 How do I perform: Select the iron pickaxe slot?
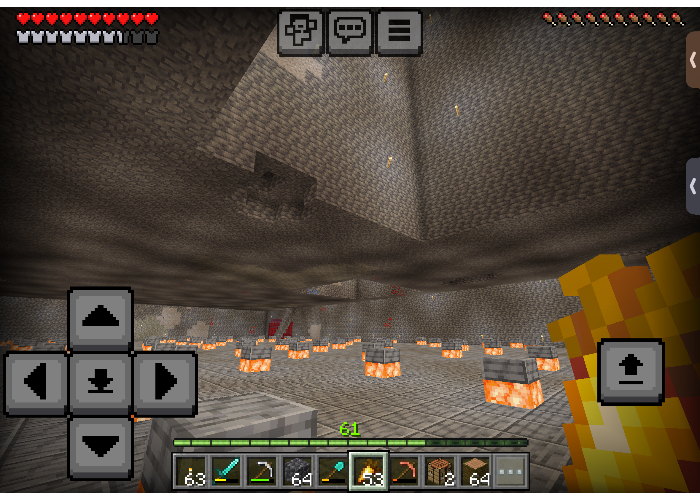coord(264,471)
